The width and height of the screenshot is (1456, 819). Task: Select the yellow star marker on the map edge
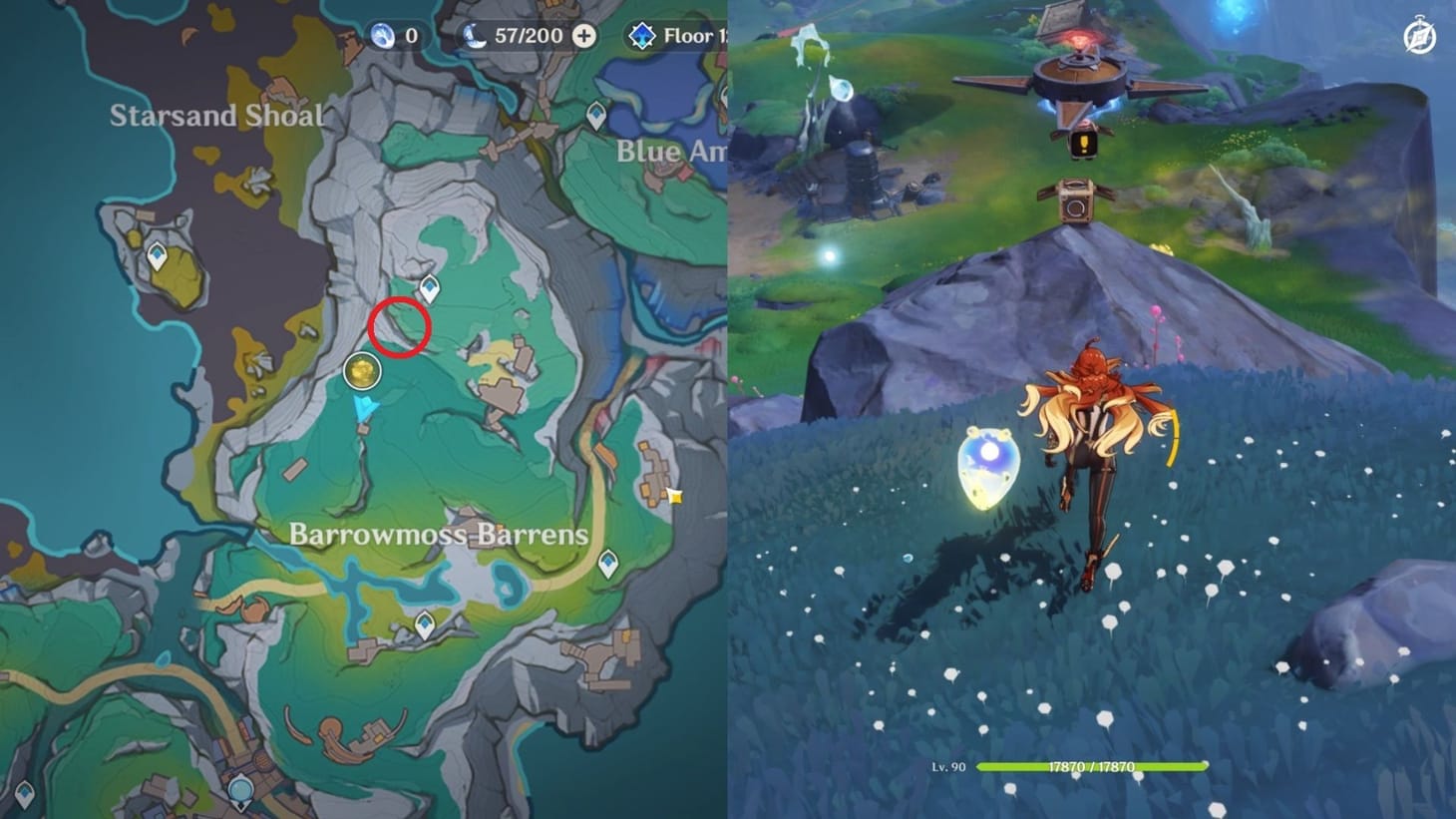click(677, 488)
